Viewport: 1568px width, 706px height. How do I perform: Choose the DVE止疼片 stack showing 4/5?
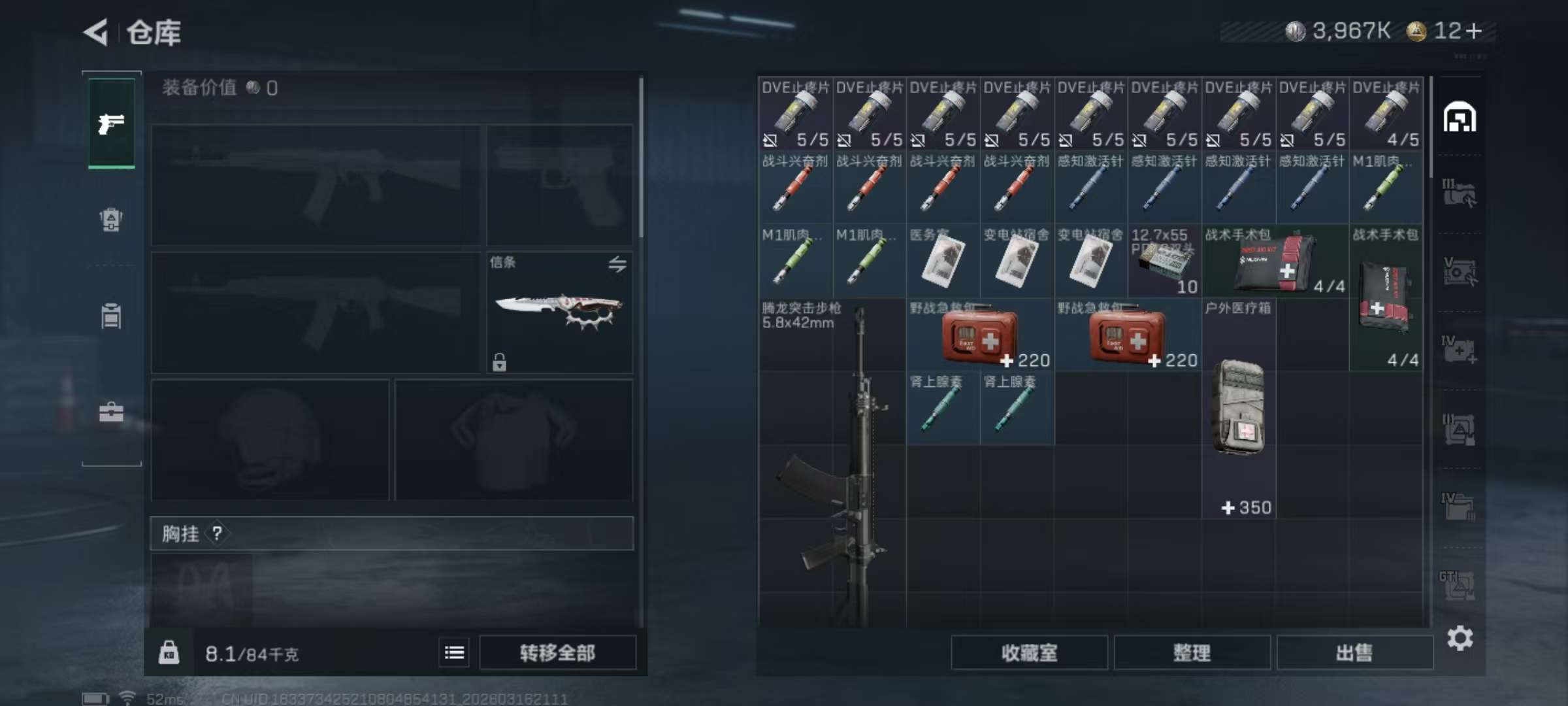[1386, 114]
